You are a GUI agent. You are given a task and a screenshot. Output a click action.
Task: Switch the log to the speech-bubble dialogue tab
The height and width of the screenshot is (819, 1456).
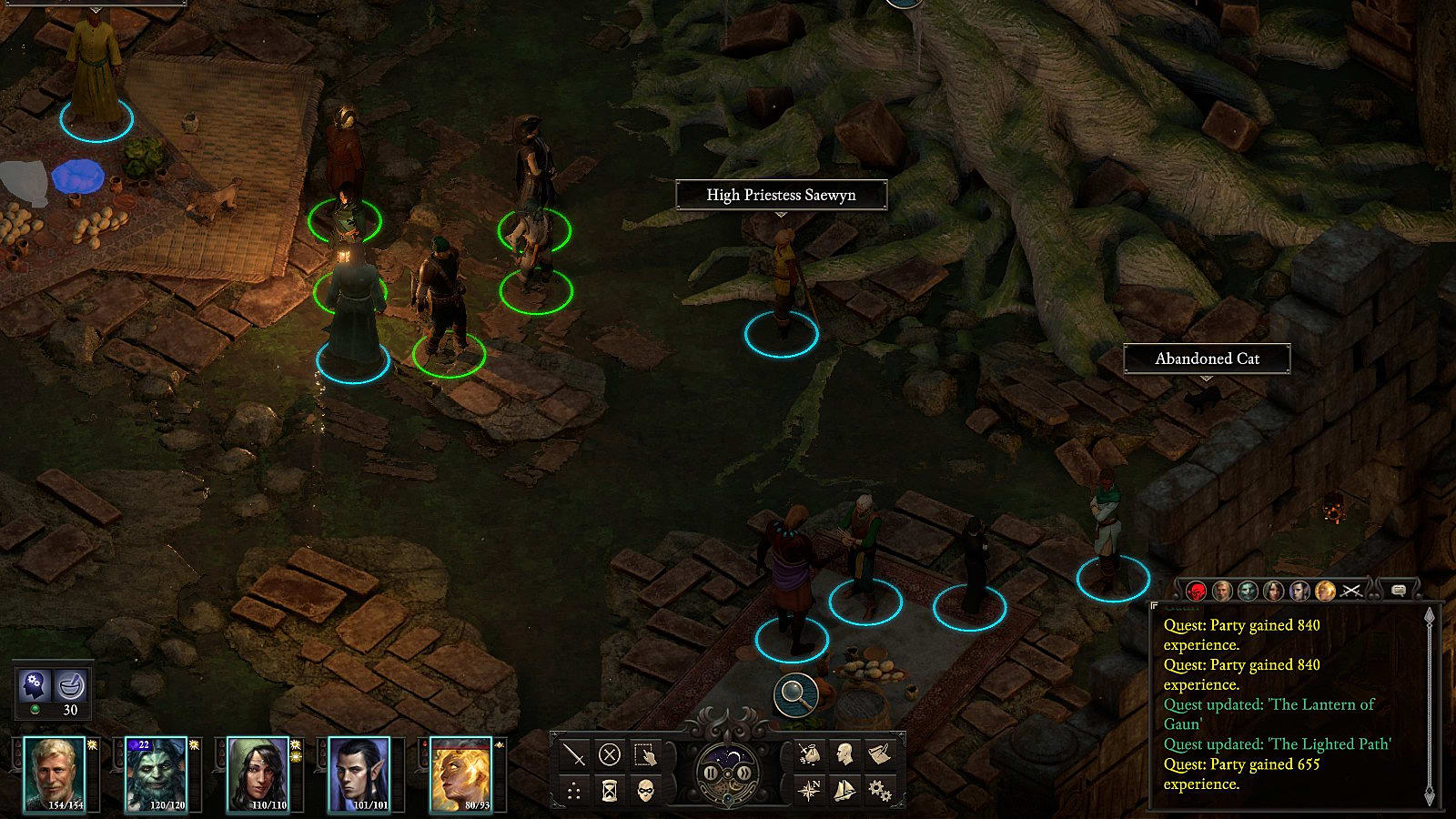click(1399, 591)
